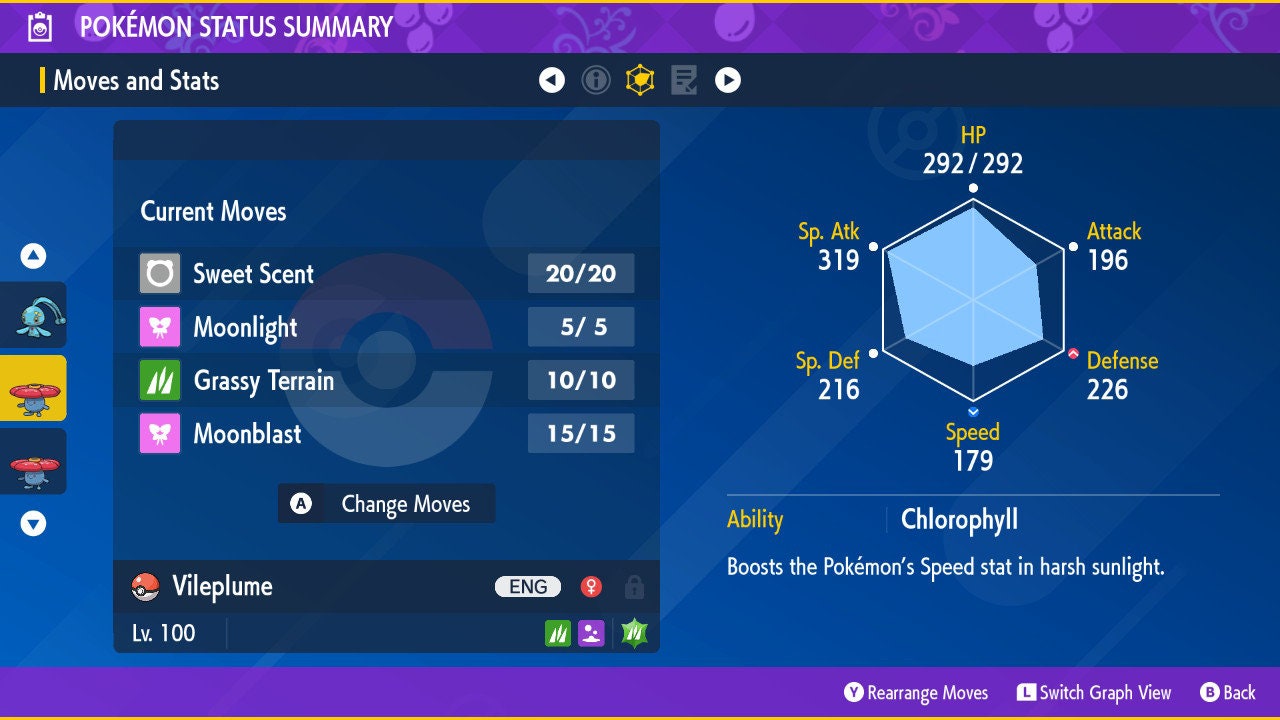The height and width of the screenshot is (720, 1280).
Task: Go to the previous summary page arrow
Action: [x=552, y=80]
